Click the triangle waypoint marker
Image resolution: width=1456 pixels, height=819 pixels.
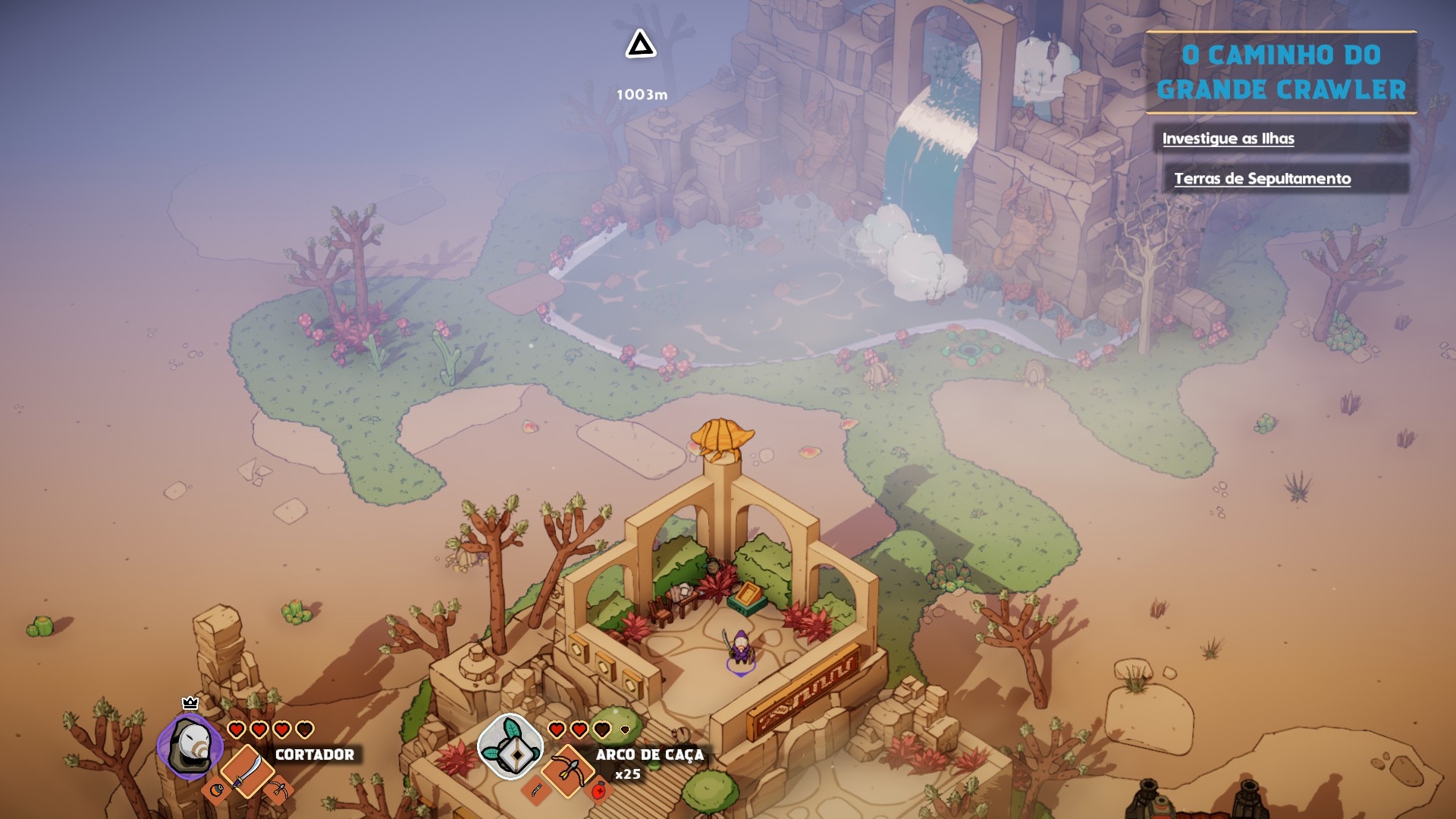641,45
